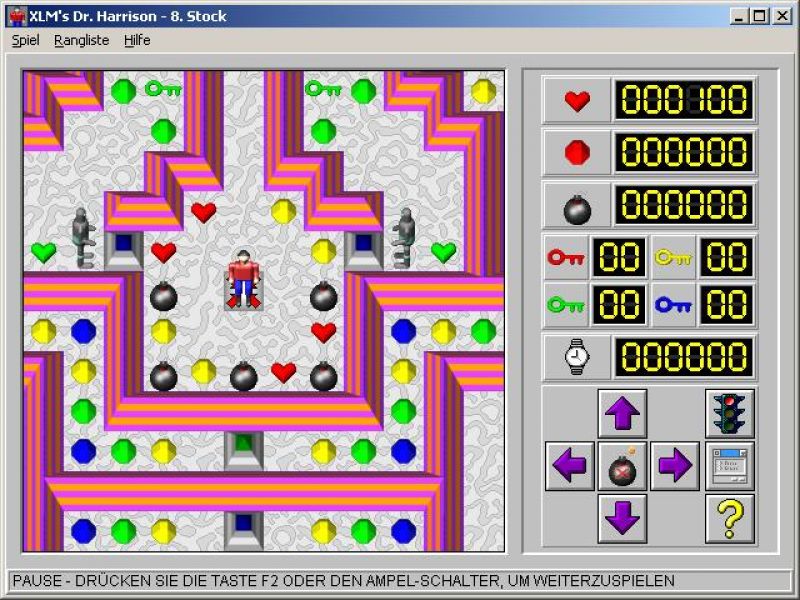Click the purple up arrow button
The height and width of the screenshot is (600, 800).
622,413
